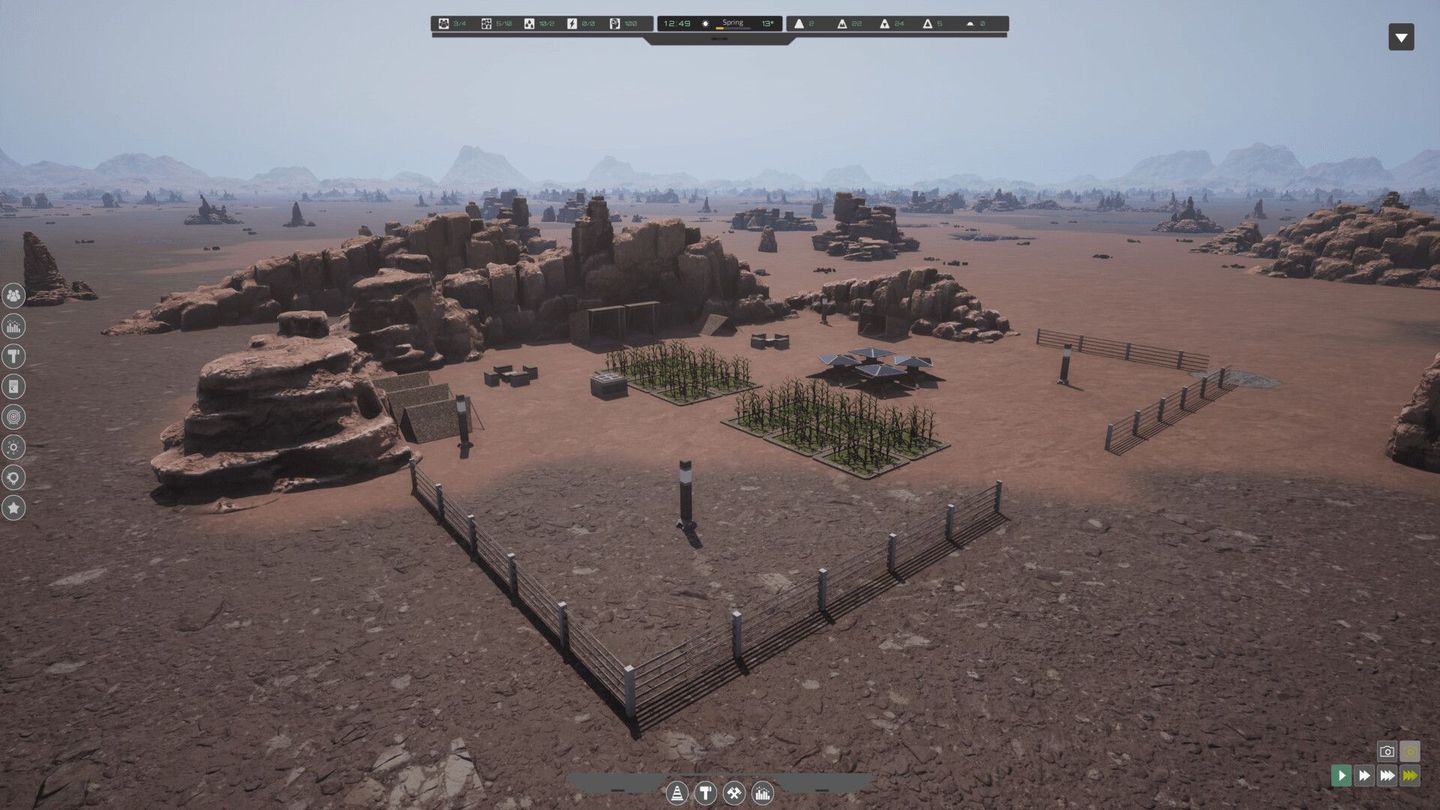
Task: Open the map location pin panel
Action: point(13,477)
